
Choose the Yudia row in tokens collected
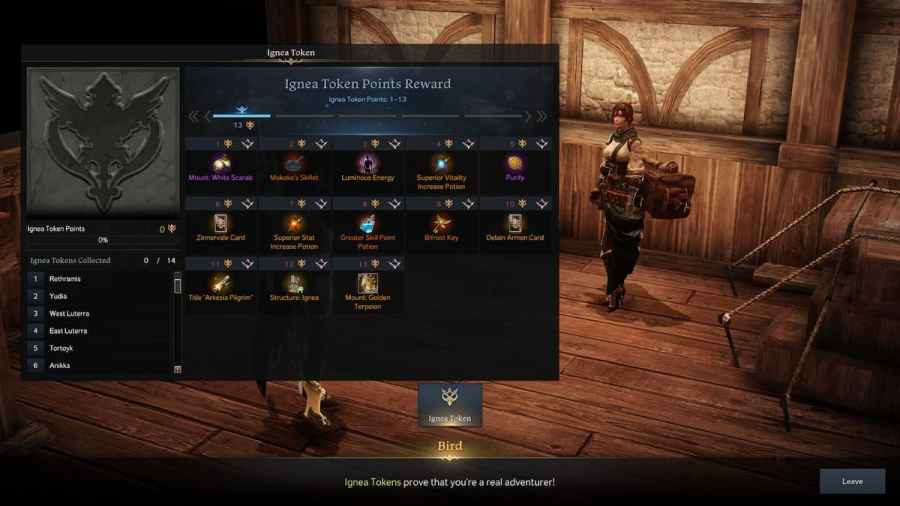tap(98, 296)
